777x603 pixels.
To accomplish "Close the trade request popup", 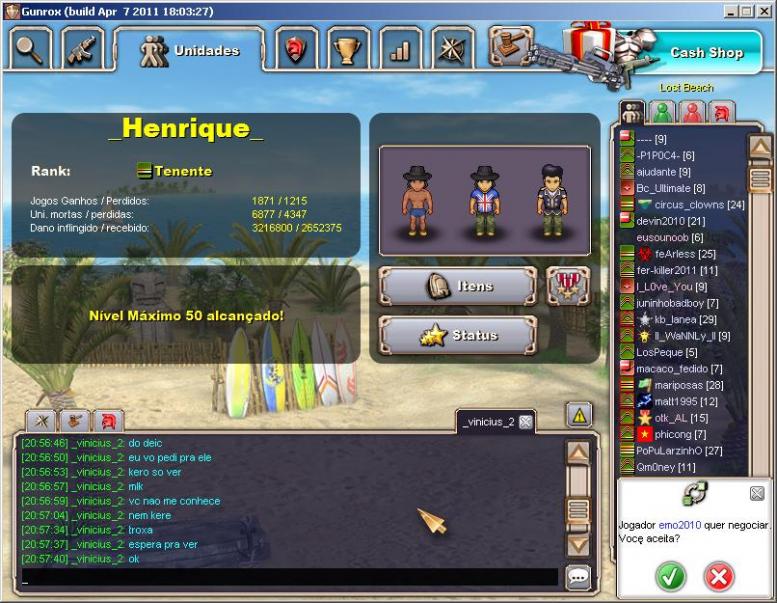I will pos(757,493).
